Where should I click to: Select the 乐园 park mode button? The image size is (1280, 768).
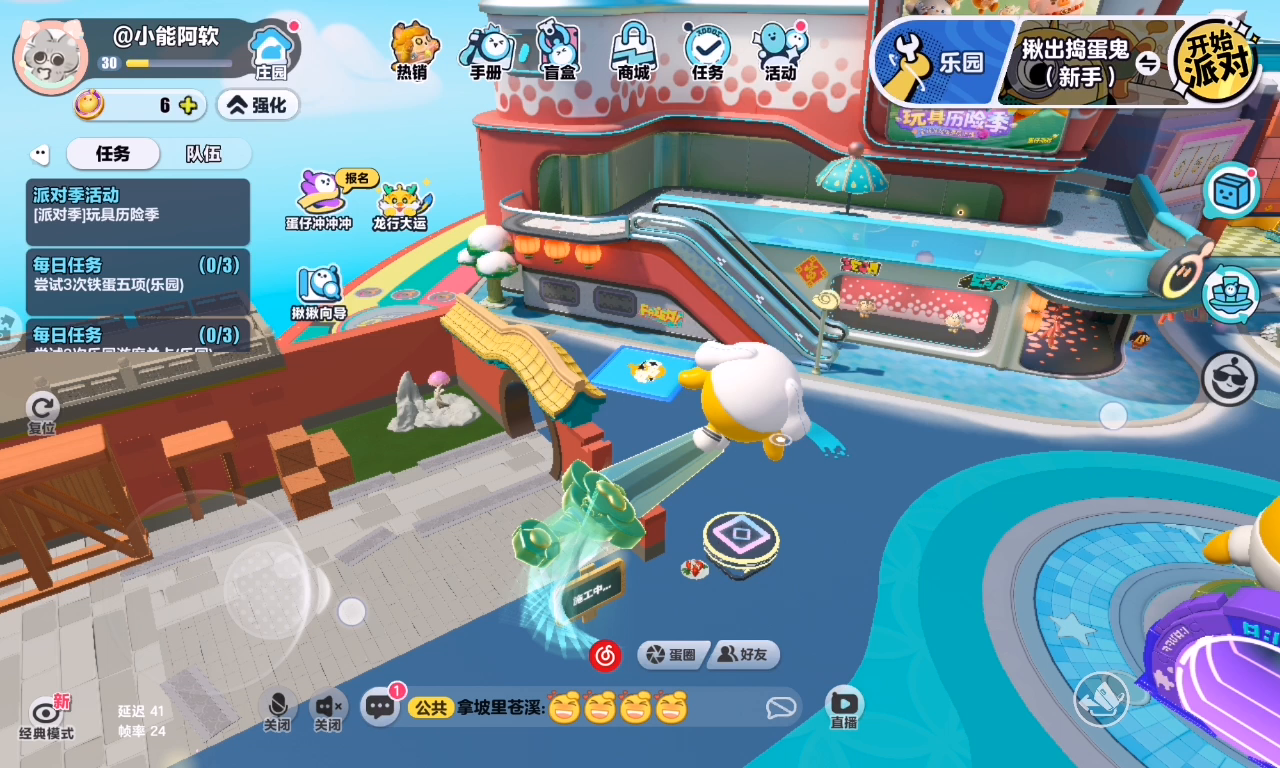tap(940, 63)
